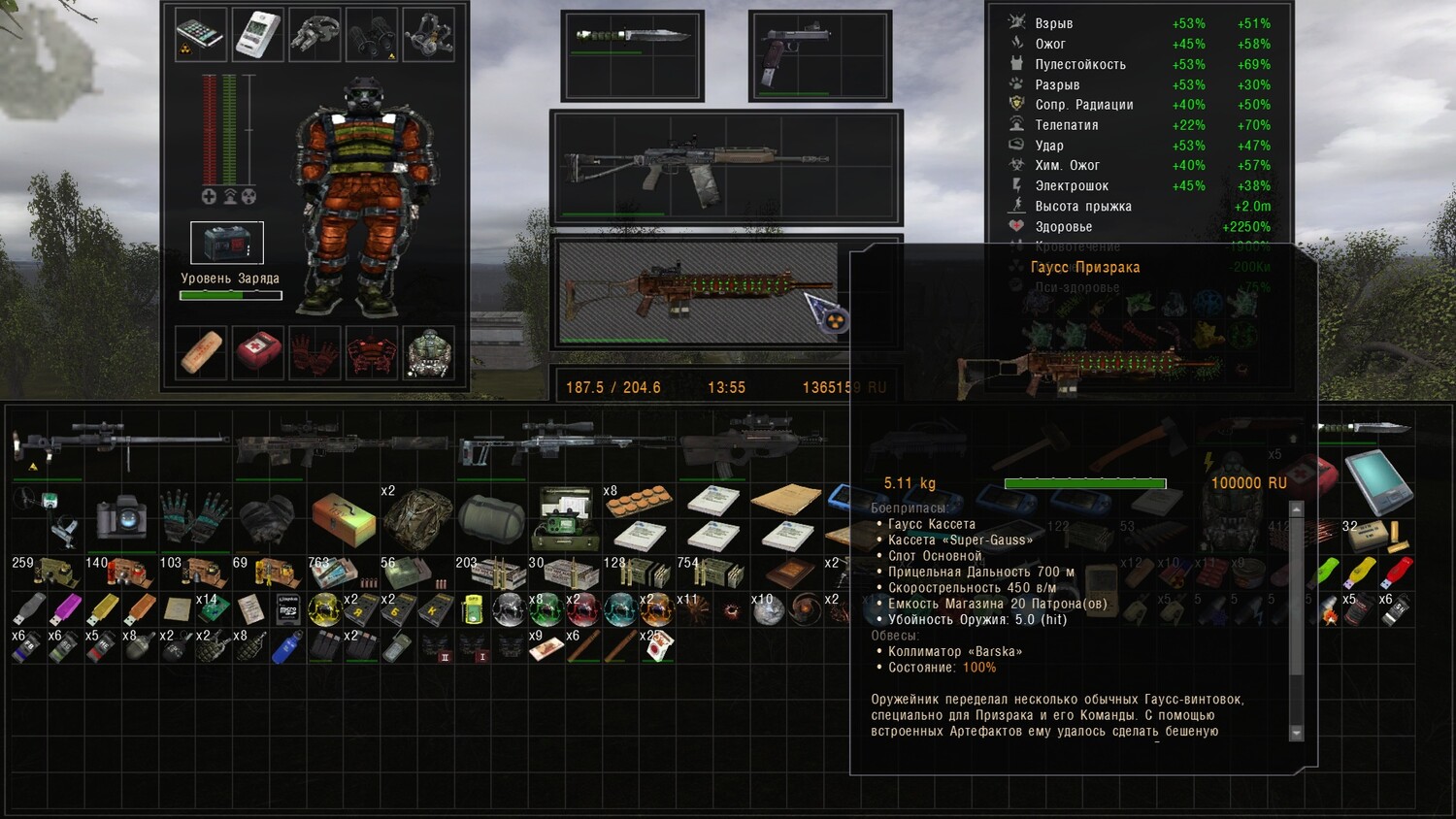This screenshot has width=1456, height=819.
Task: Select the green military radio set
Action: click(565, 517)
